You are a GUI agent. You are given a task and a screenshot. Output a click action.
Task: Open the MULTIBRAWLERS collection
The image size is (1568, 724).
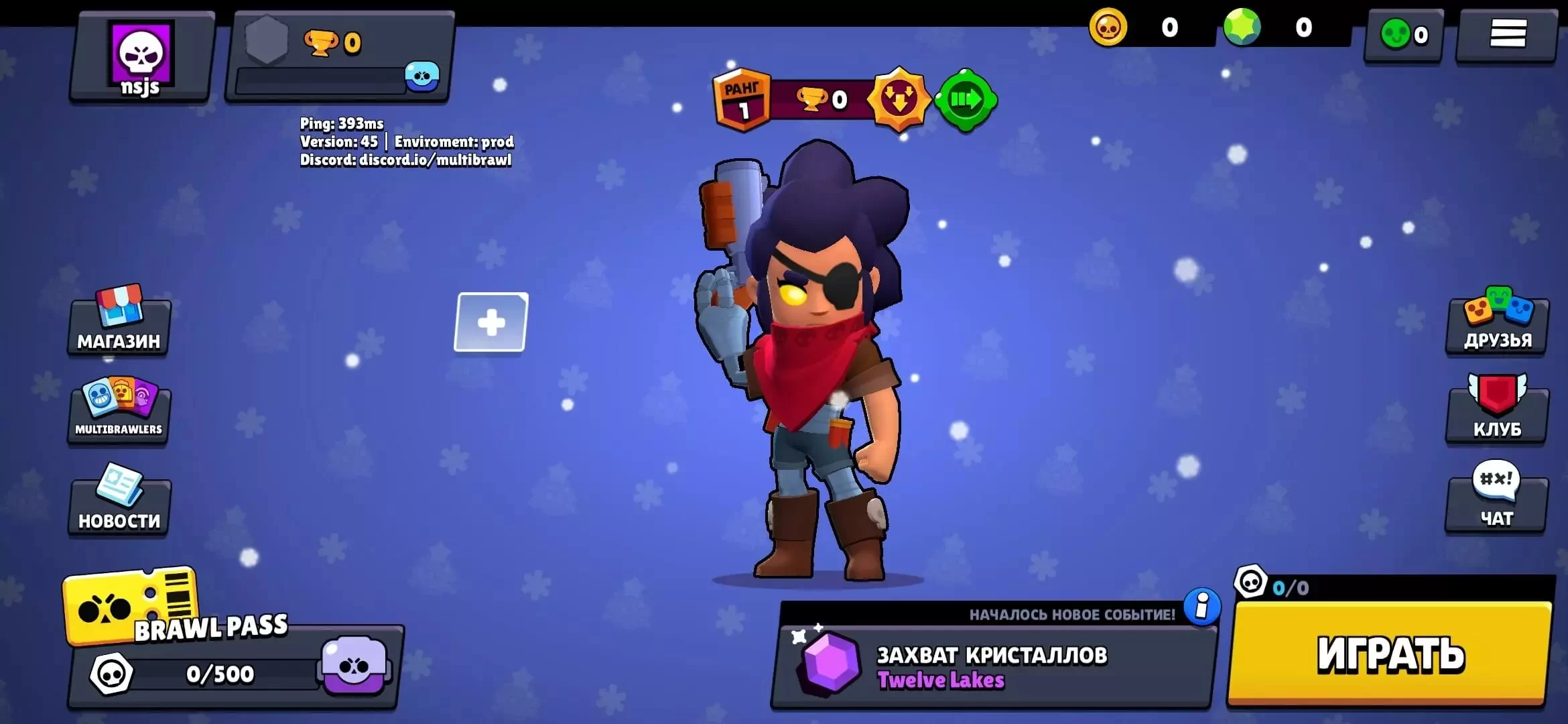point(119,410)
